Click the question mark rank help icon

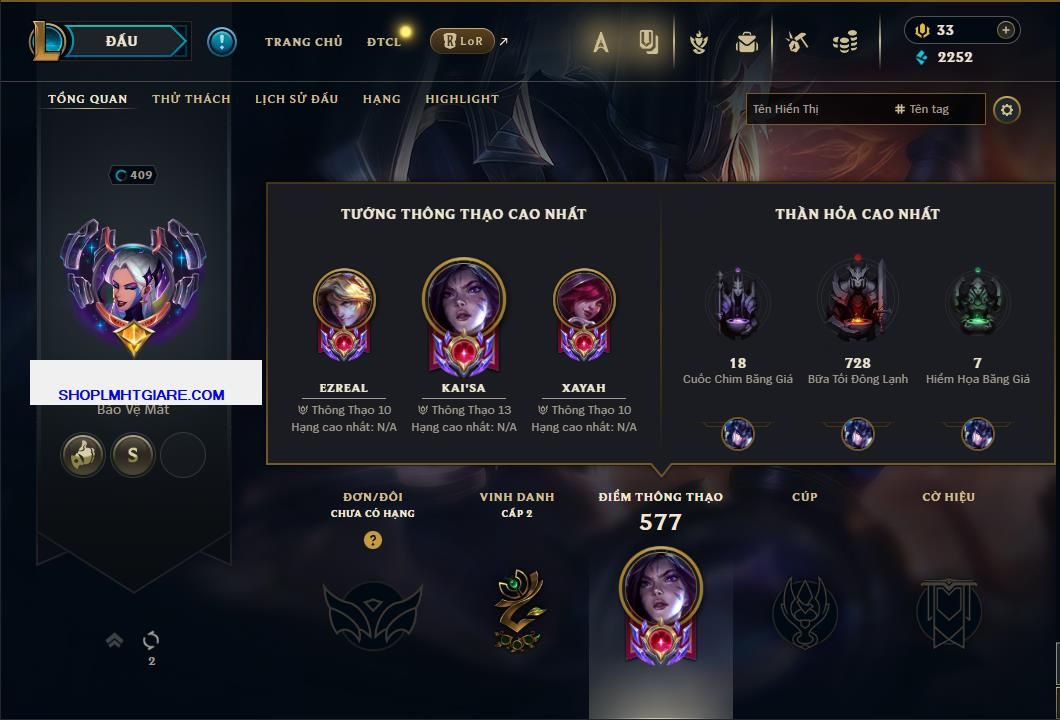click(x=373, y=540)
